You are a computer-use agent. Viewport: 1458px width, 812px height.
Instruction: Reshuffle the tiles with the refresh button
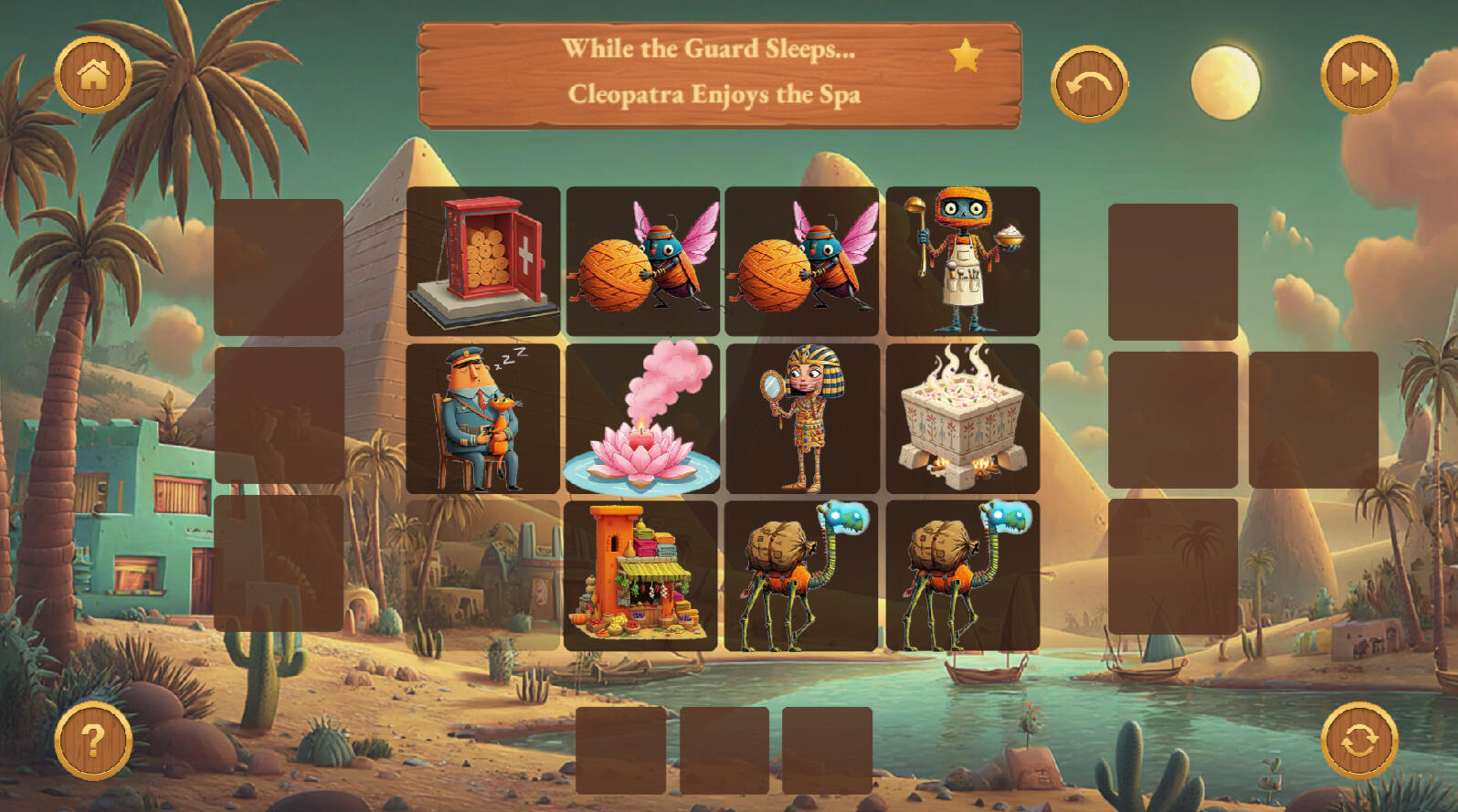1358,740
